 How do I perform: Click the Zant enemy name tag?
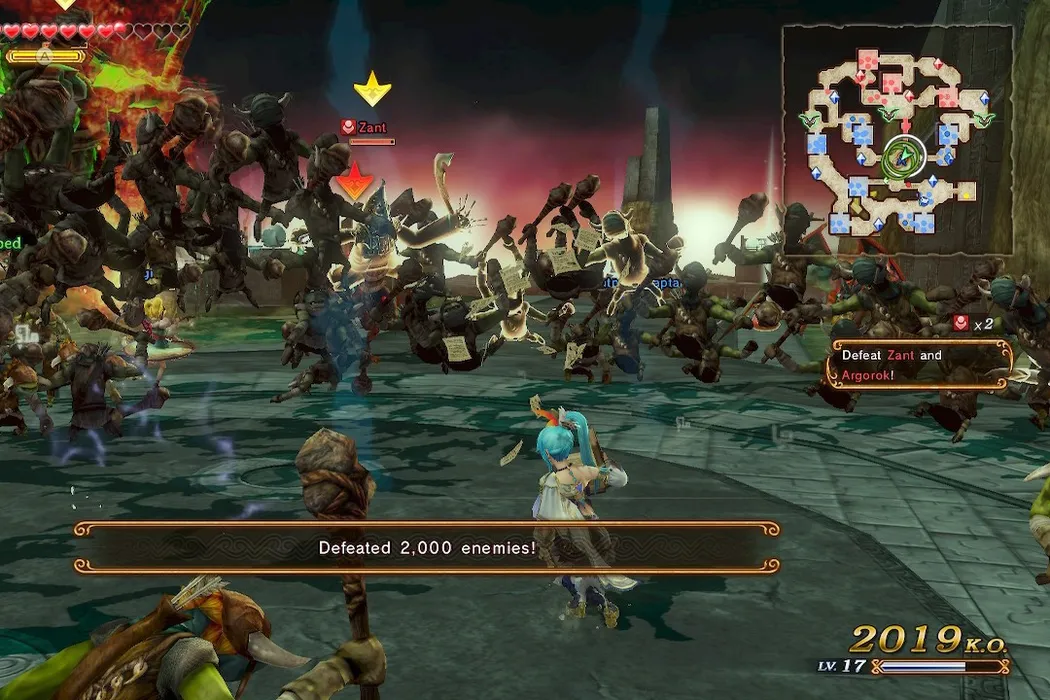tap(371, 128)
